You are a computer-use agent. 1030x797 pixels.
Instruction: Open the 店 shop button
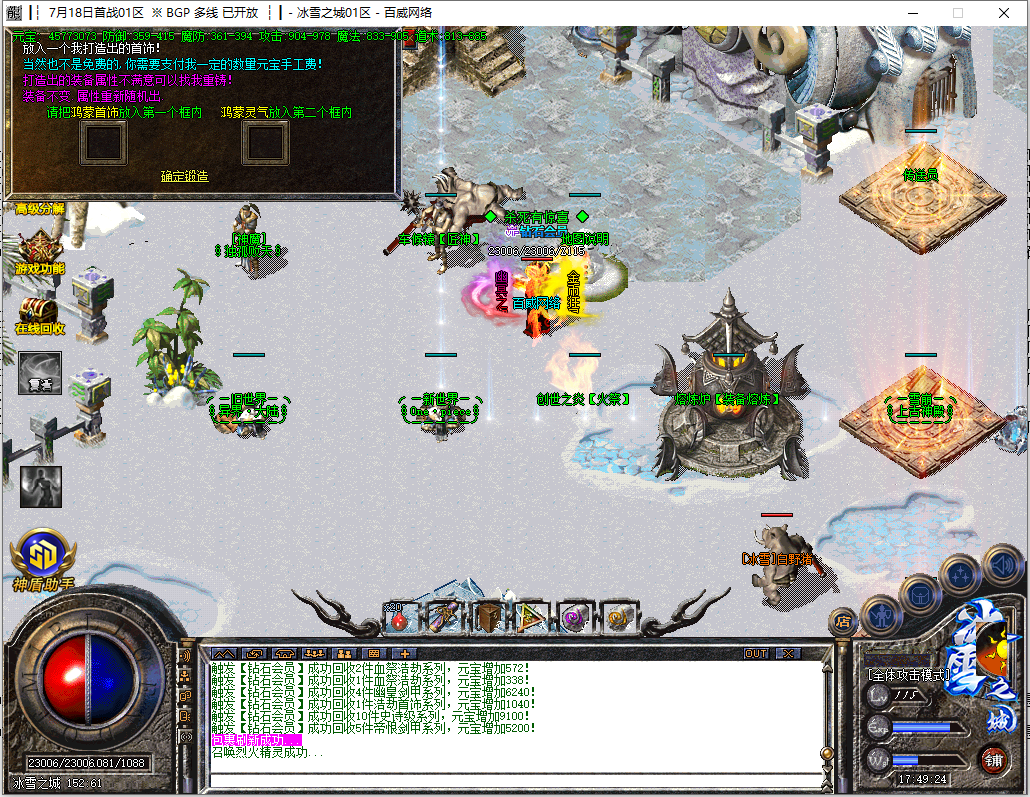842,622
